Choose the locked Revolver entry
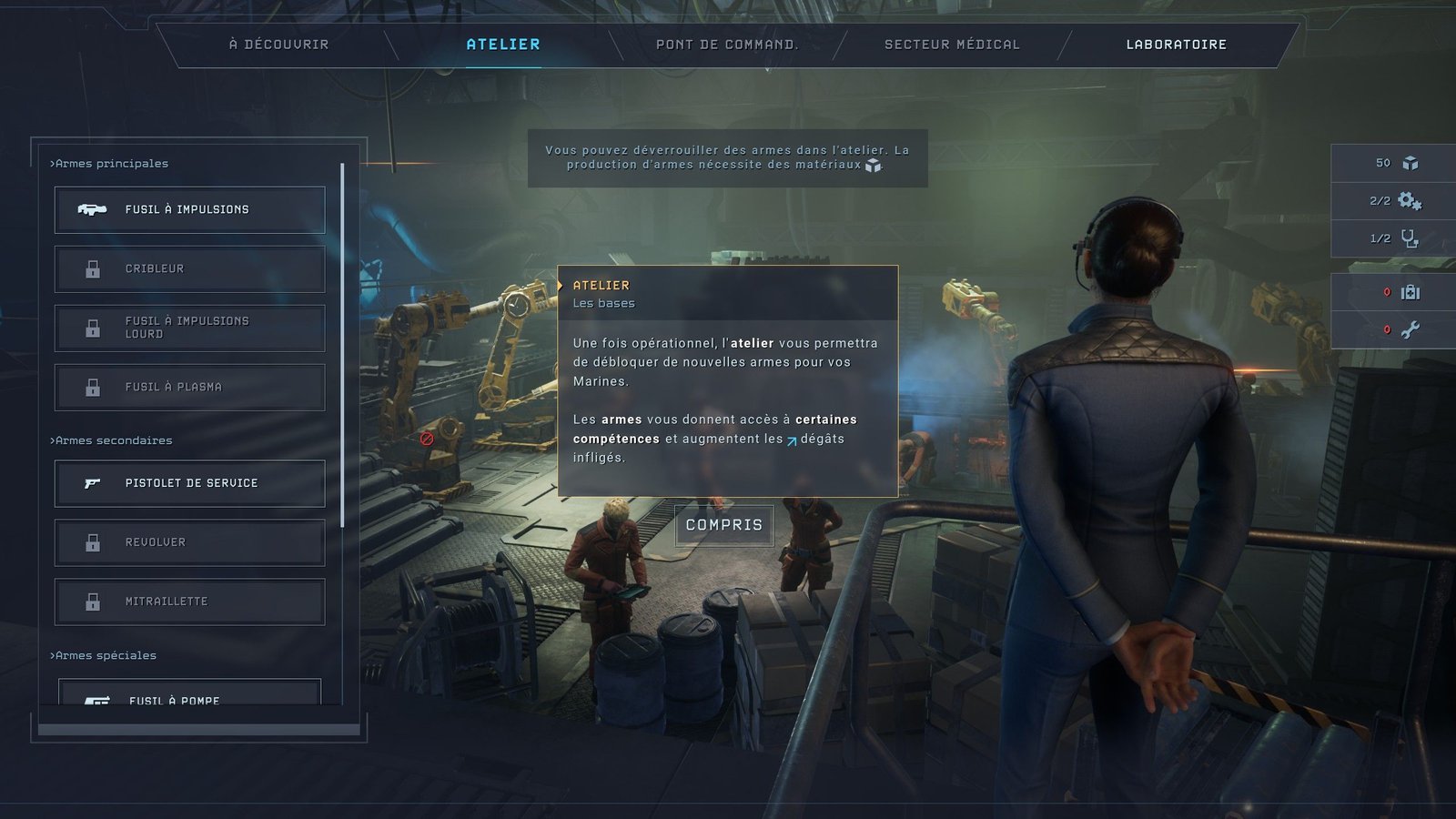1456x819 pixels. pos(189,542)
